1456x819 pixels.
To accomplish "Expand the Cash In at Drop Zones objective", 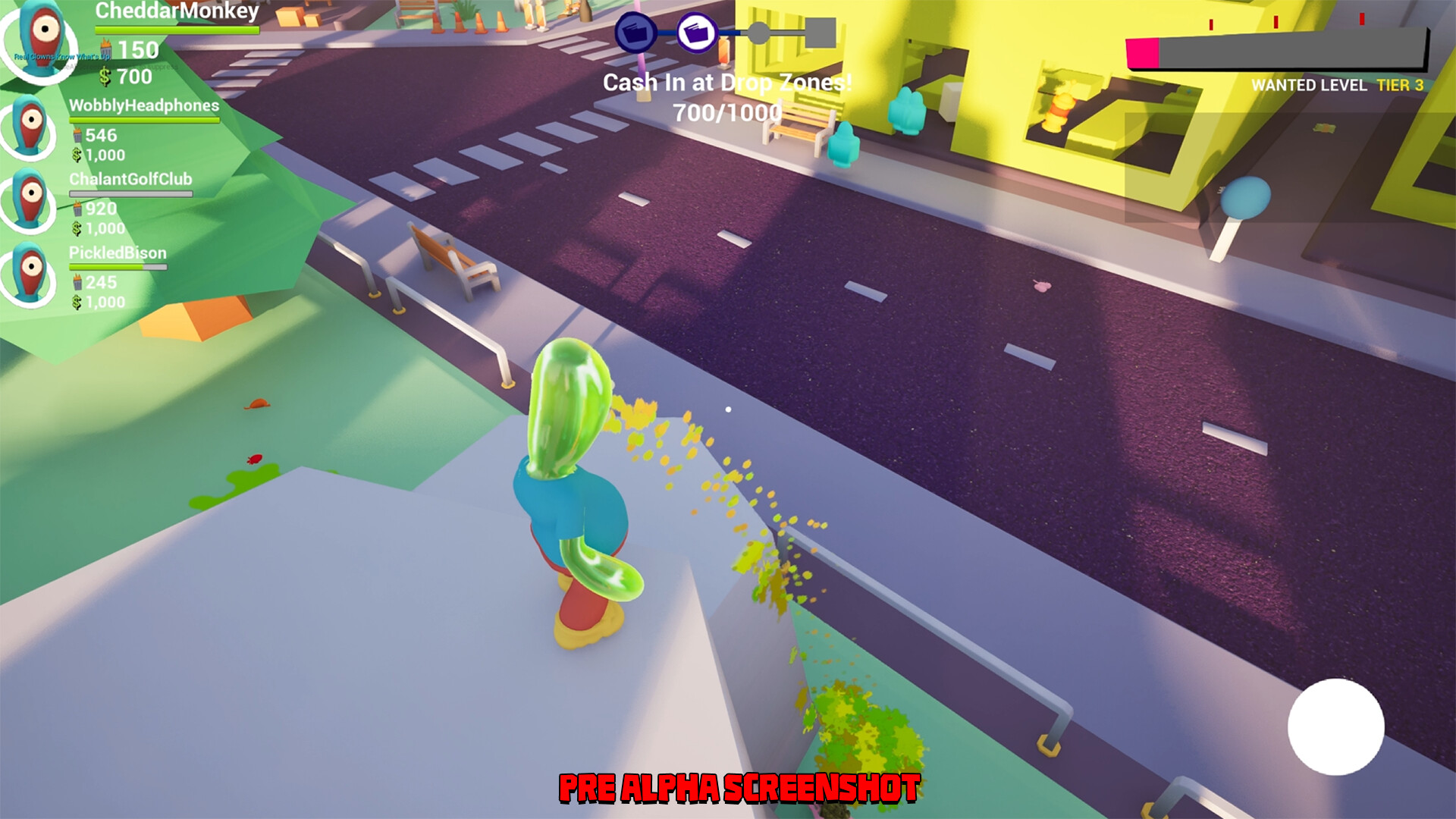I will click(x=728, y=83).
